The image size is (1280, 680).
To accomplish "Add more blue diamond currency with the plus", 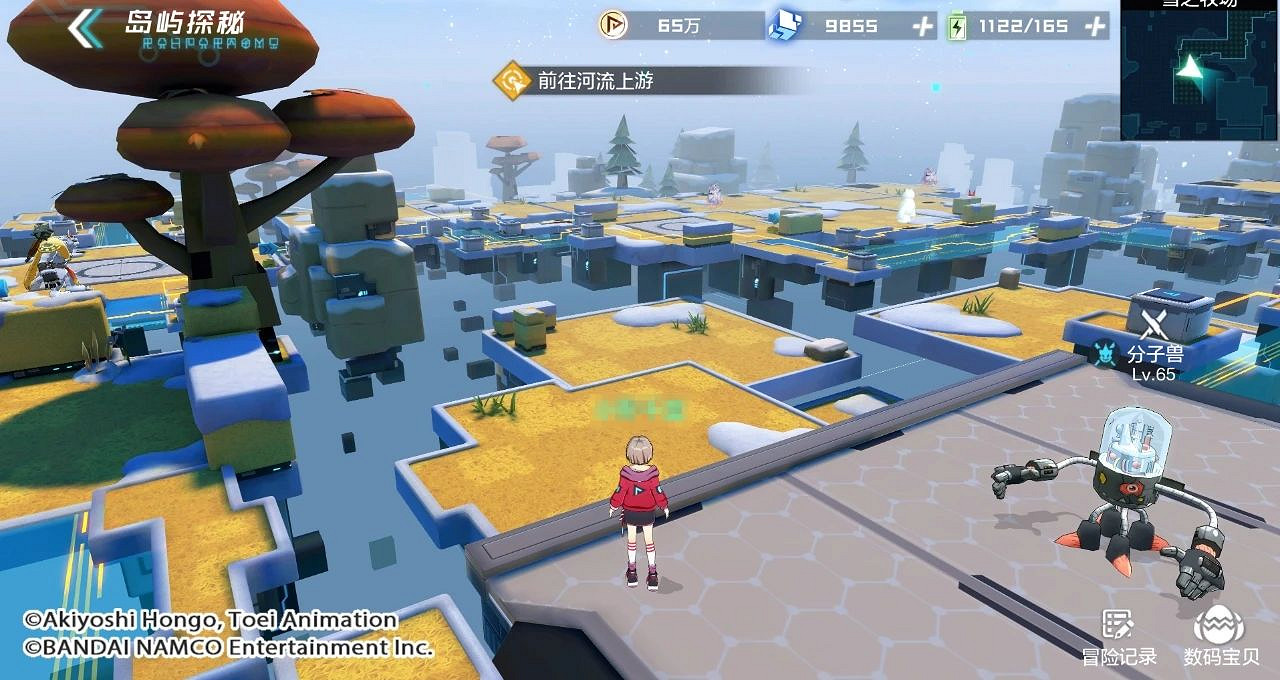I will pos(922,27).
